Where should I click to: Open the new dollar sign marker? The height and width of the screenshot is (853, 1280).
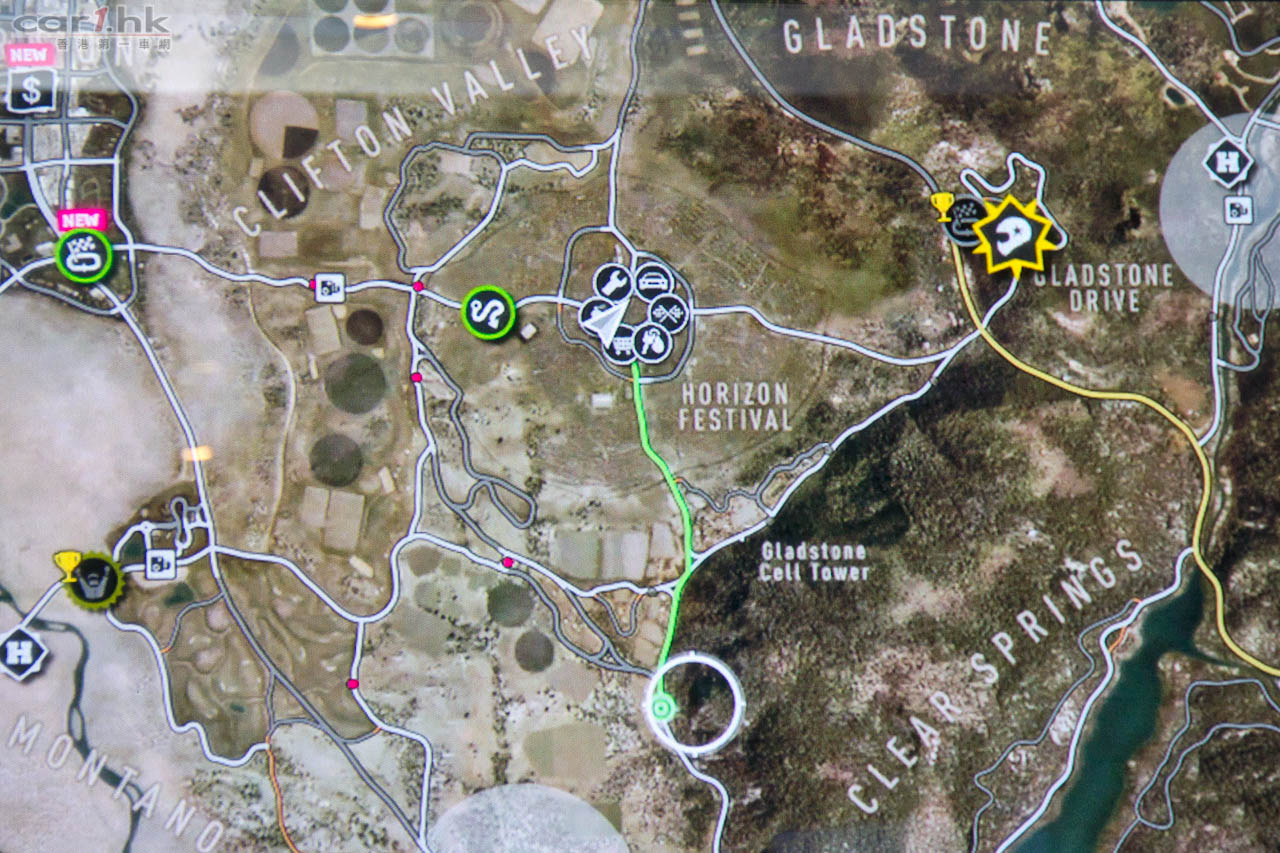32,90
